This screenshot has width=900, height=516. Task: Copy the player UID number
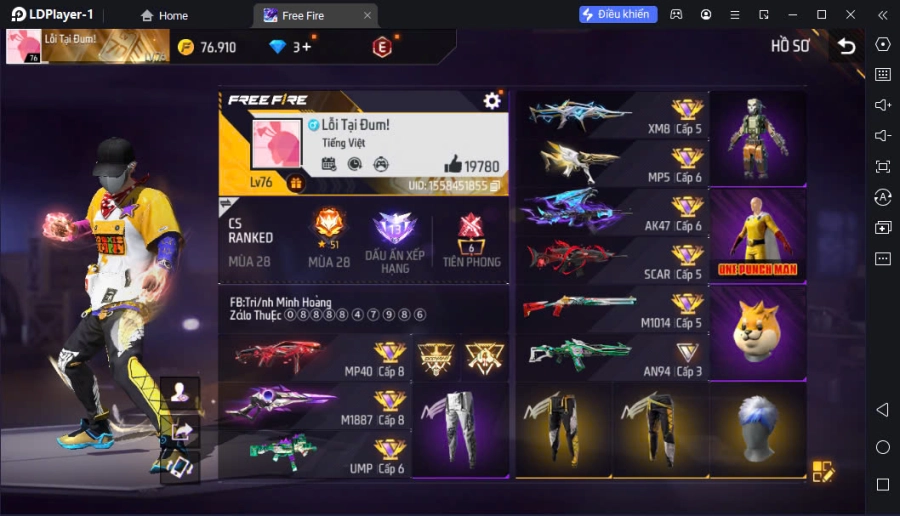[494, 186]
